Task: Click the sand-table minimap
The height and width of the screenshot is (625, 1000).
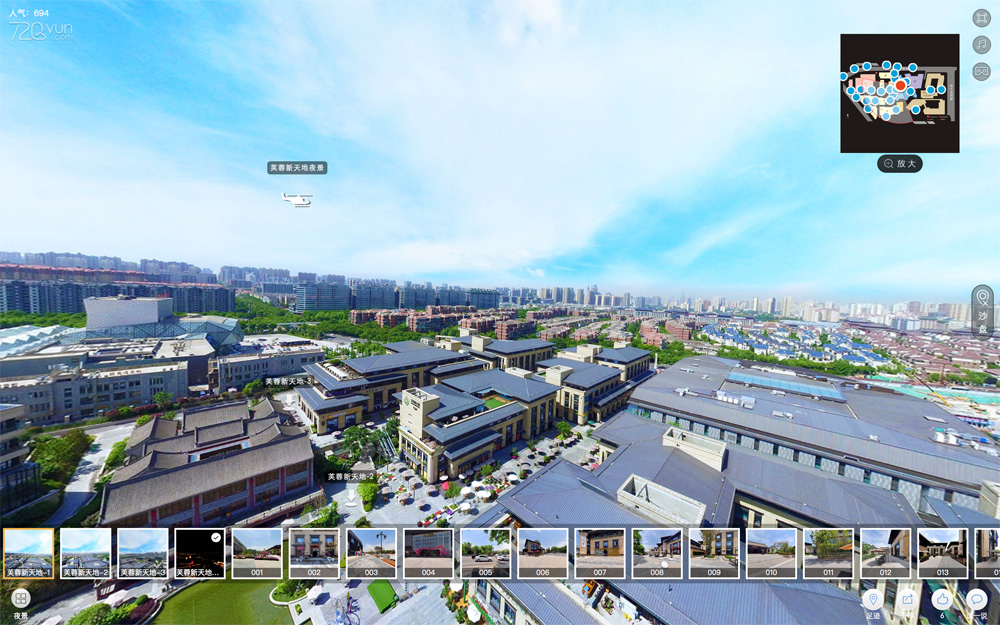Action: [899, 93]
